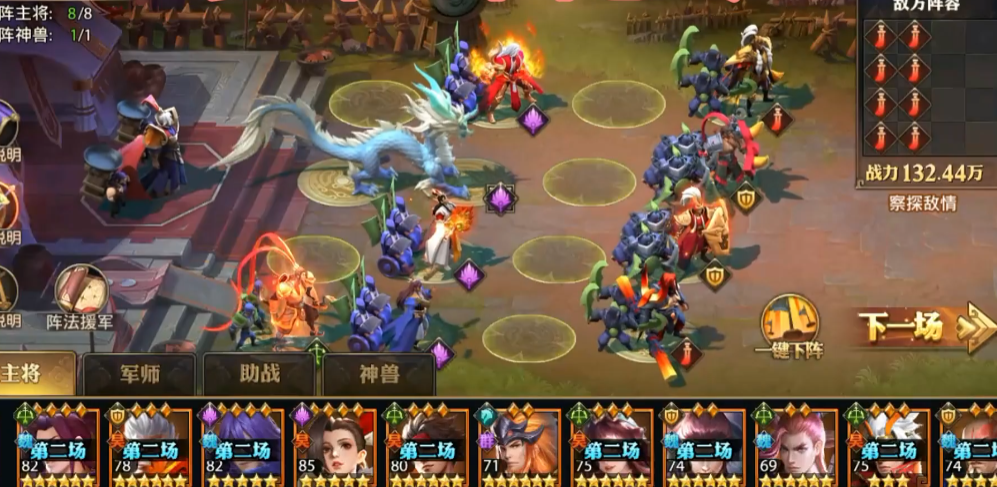Select the 助战 tab

pyautogui.click(x=259, y=375)
